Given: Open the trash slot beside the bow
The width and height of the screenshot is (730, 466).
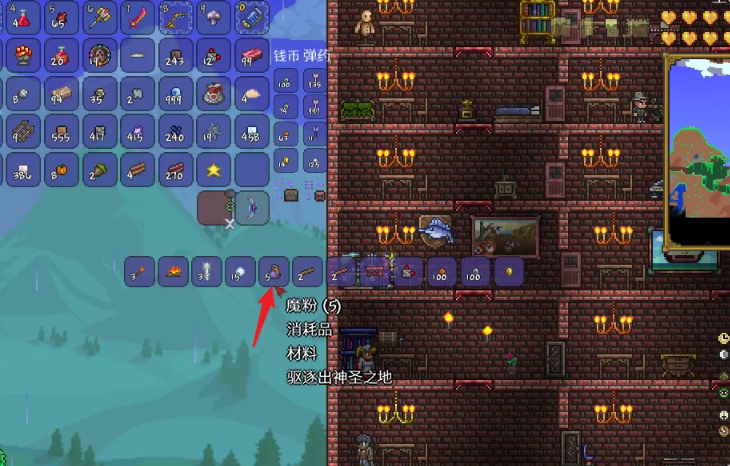Looking at the screenshot, I should pos(214,208).
